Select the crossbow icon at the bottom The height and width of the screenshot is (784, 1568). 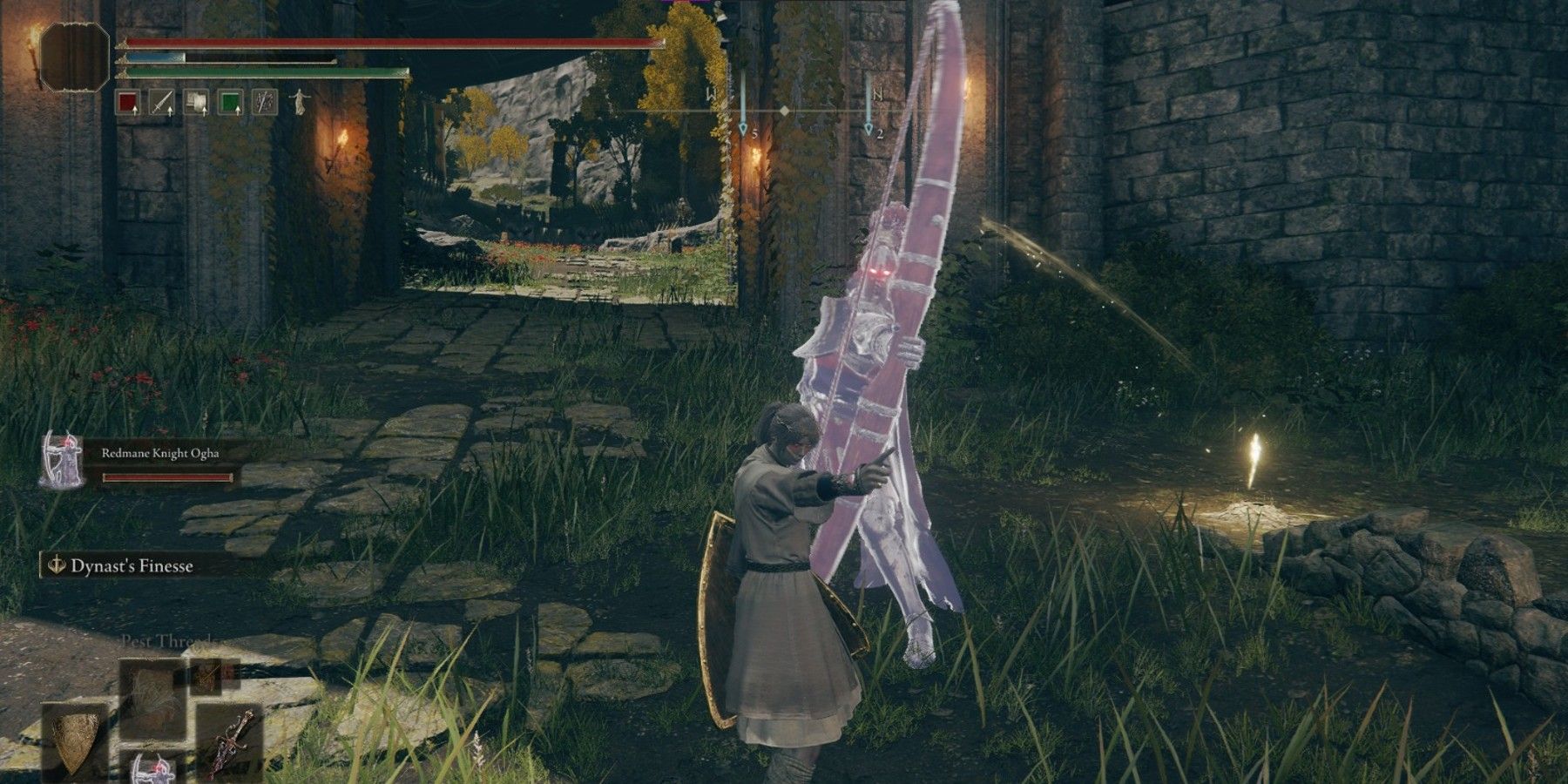153,774
